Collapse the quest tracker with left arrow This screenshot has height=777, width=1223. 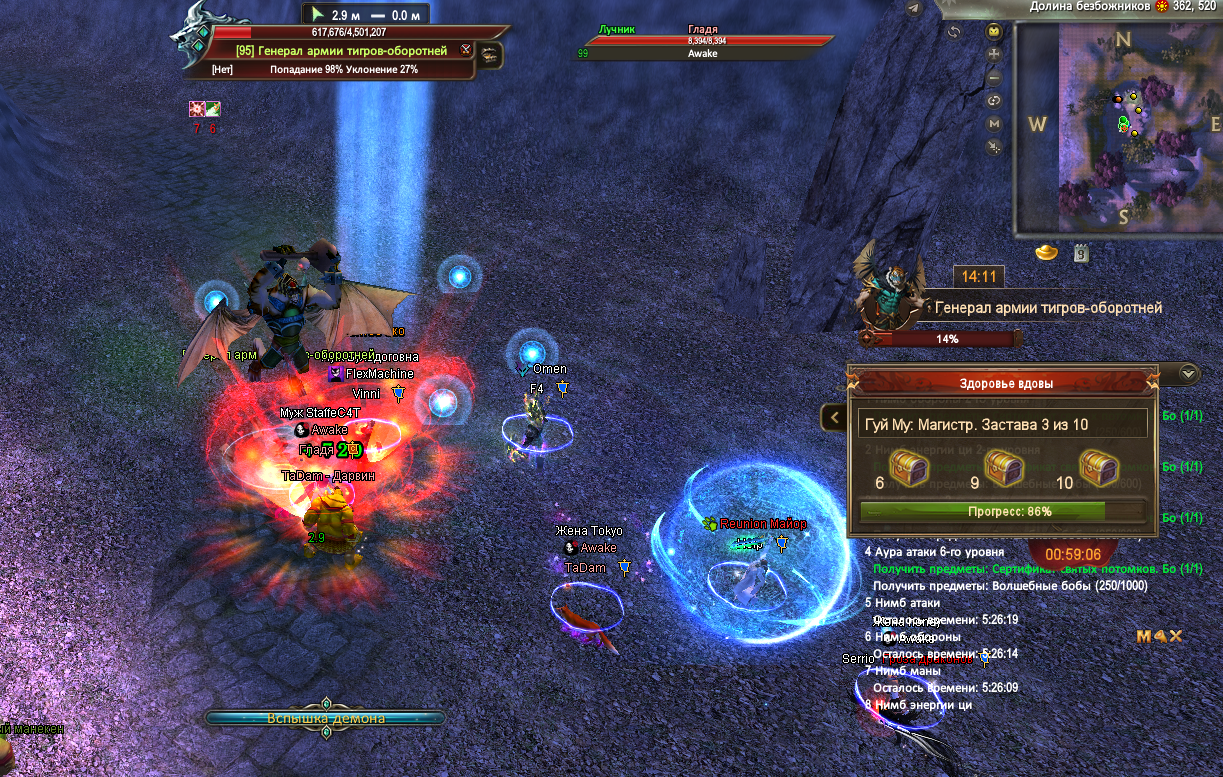tap(832, 417)
